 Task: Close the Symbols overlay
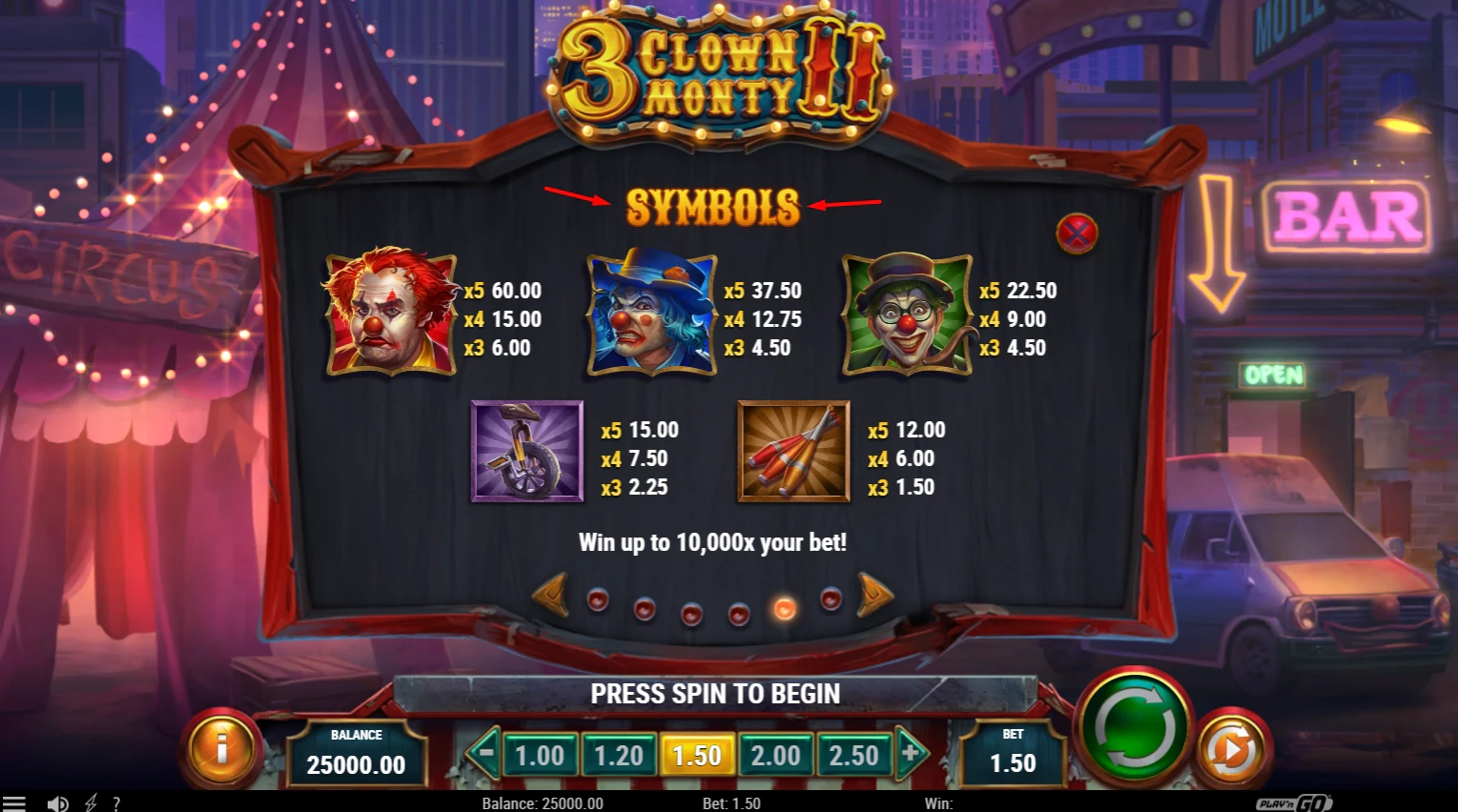(1077, 232)
